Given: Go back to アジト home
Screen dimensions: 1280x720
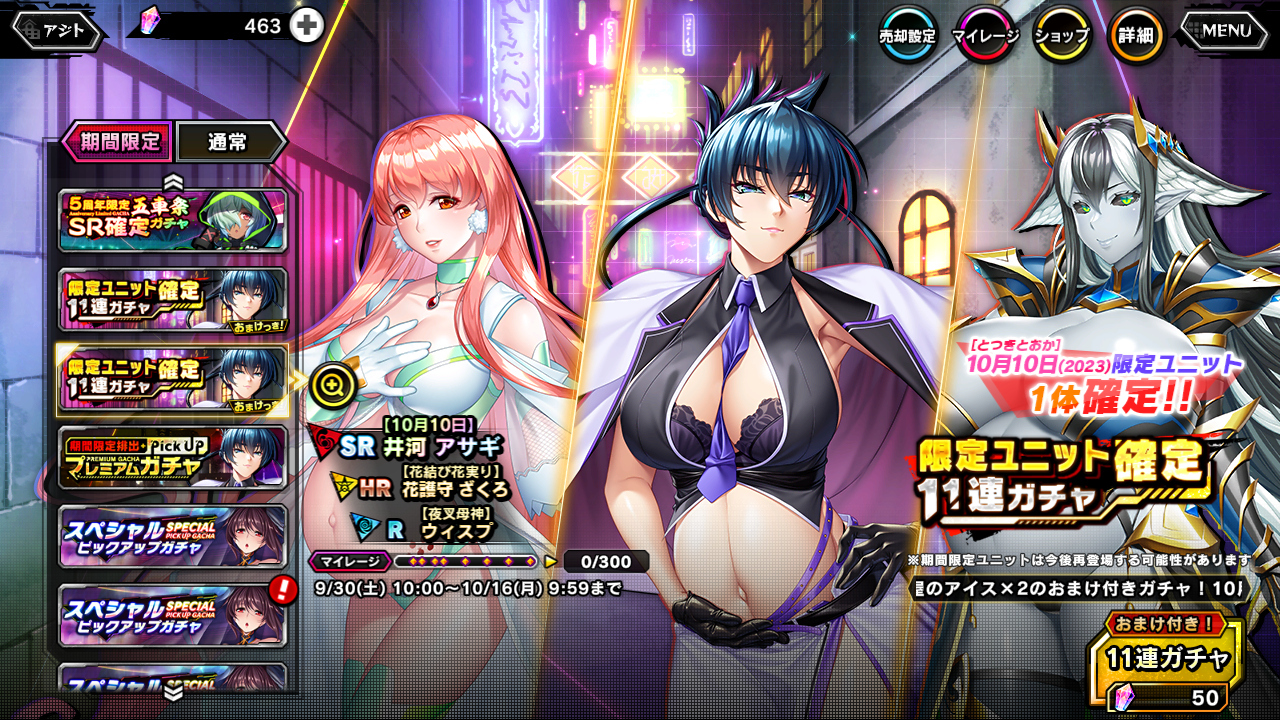Looking at the screenshot, I should coord(58,30).
